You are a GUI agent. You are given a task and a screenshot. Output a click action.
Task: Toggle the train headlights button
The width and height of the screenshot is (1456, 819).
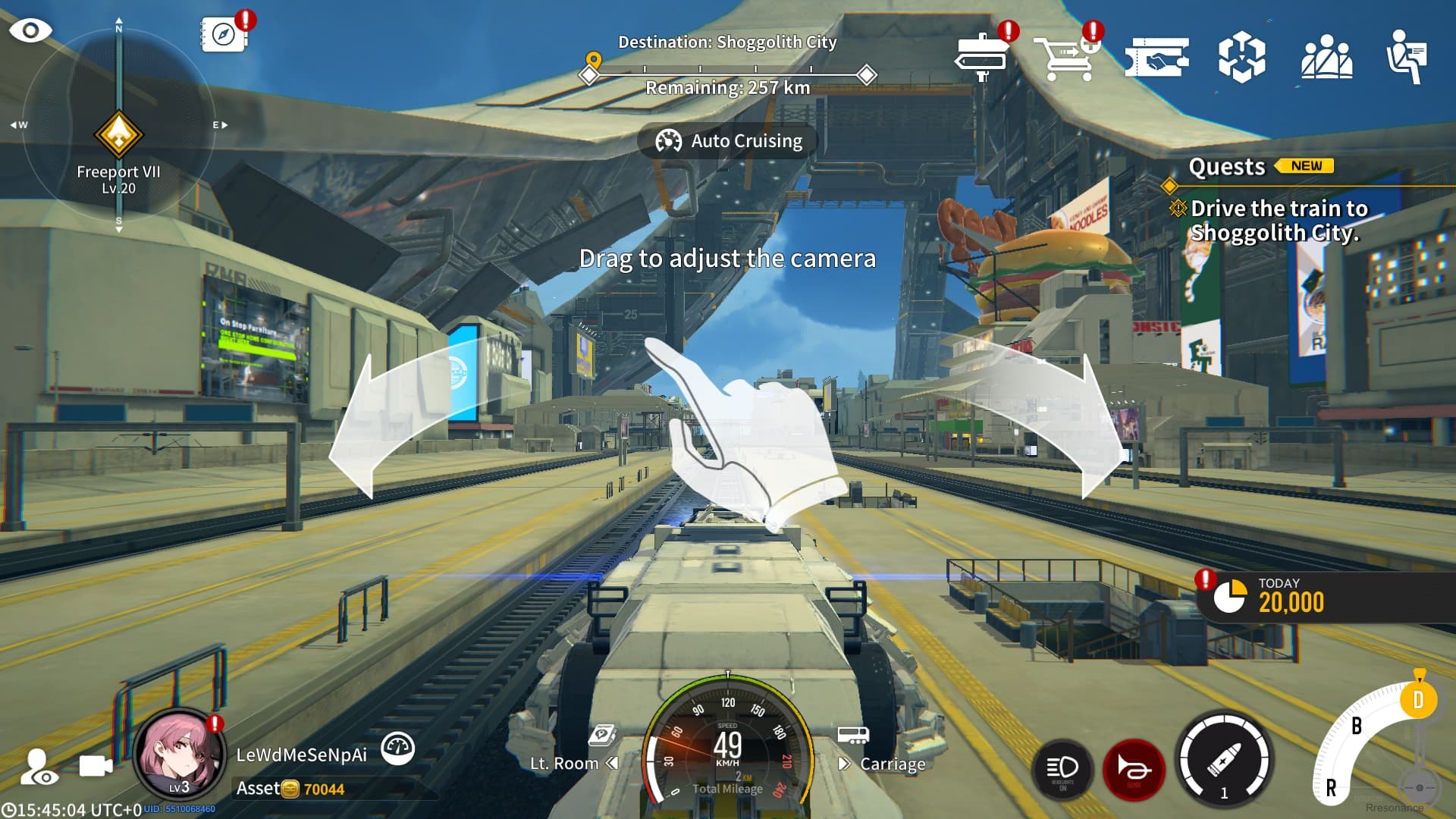[x=1062, y=770]
